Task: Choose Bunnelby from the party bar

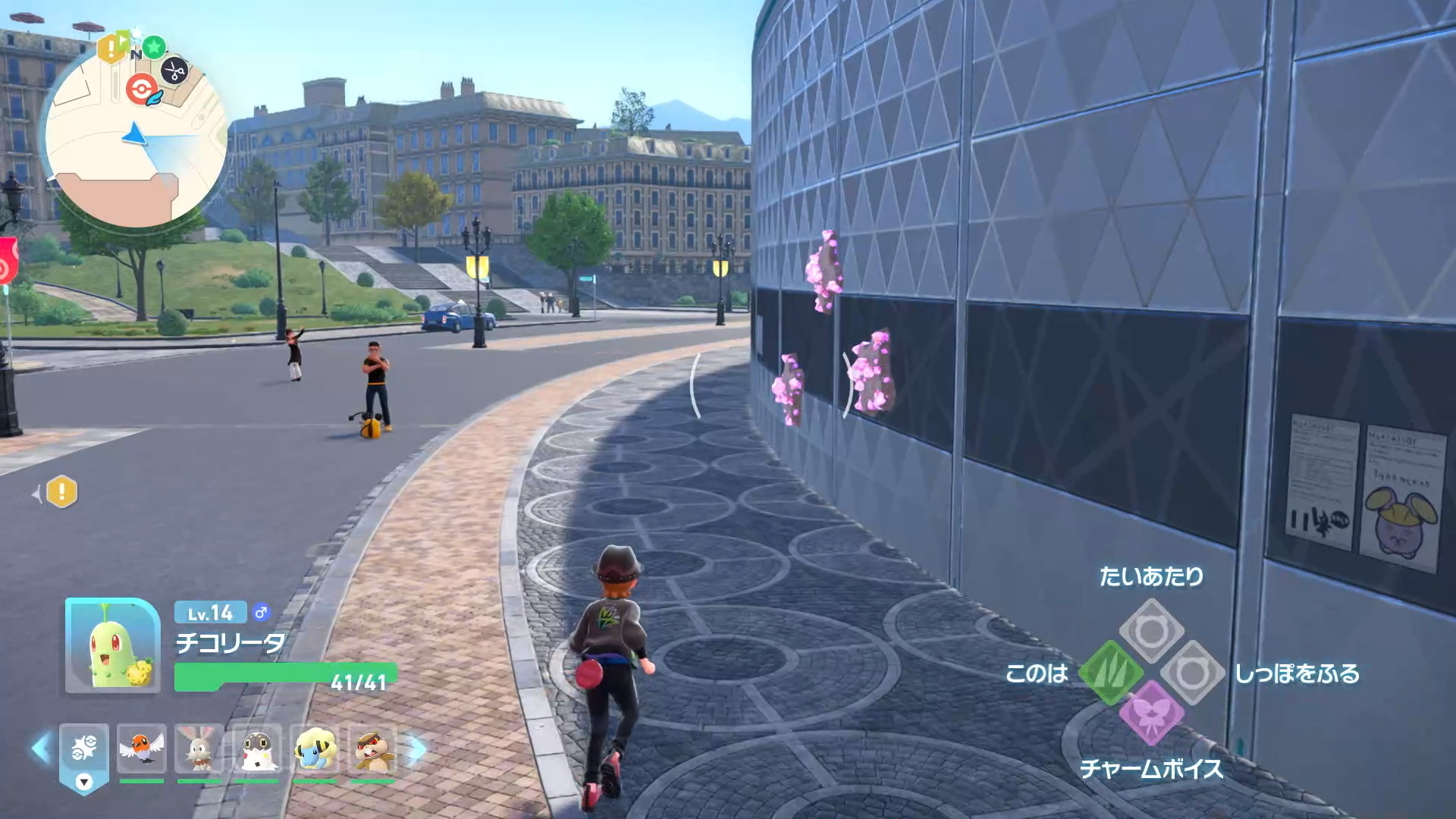Action: point(199,749)
